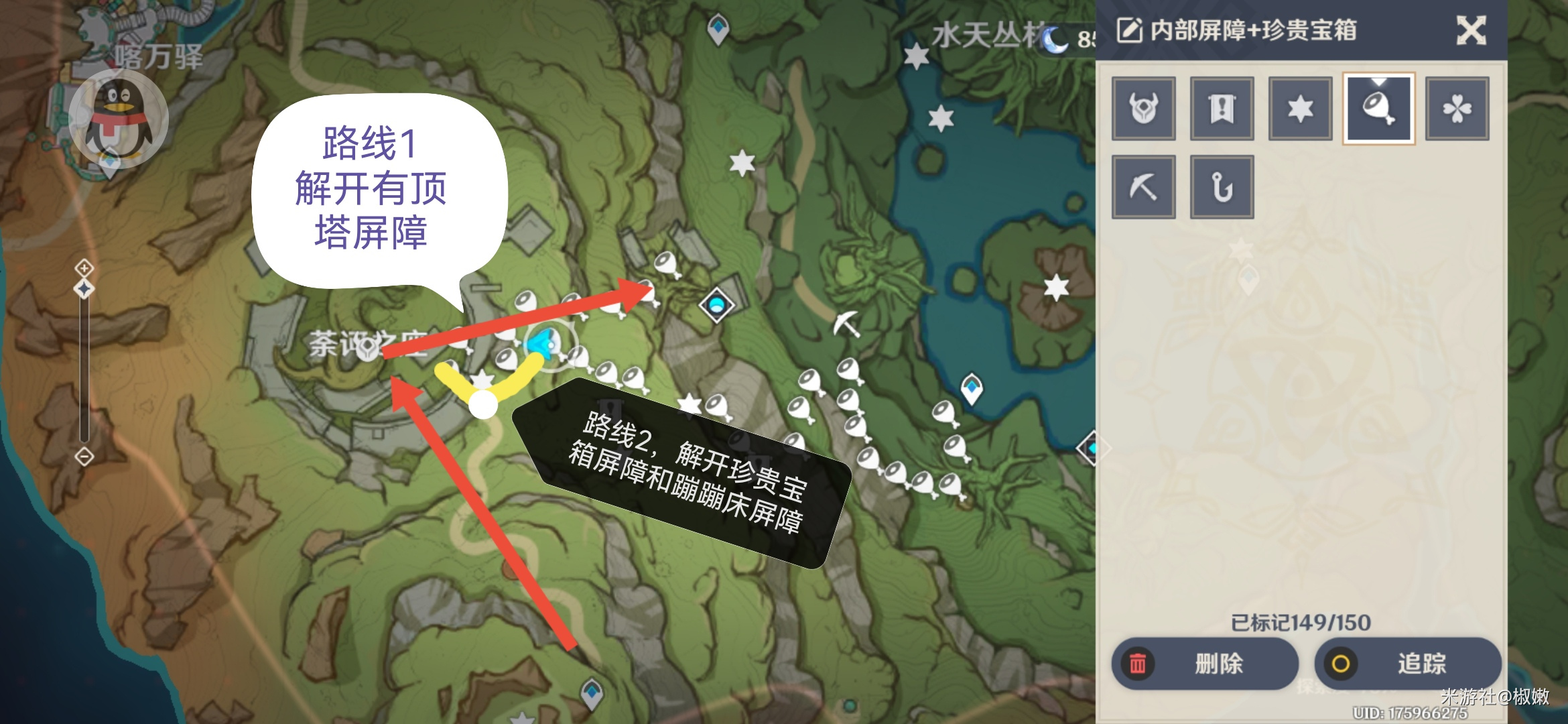Click the diamond waypoint near 水天丛林 label
The width and height of the screenshot is (1568, 724).
click(718, 27)
